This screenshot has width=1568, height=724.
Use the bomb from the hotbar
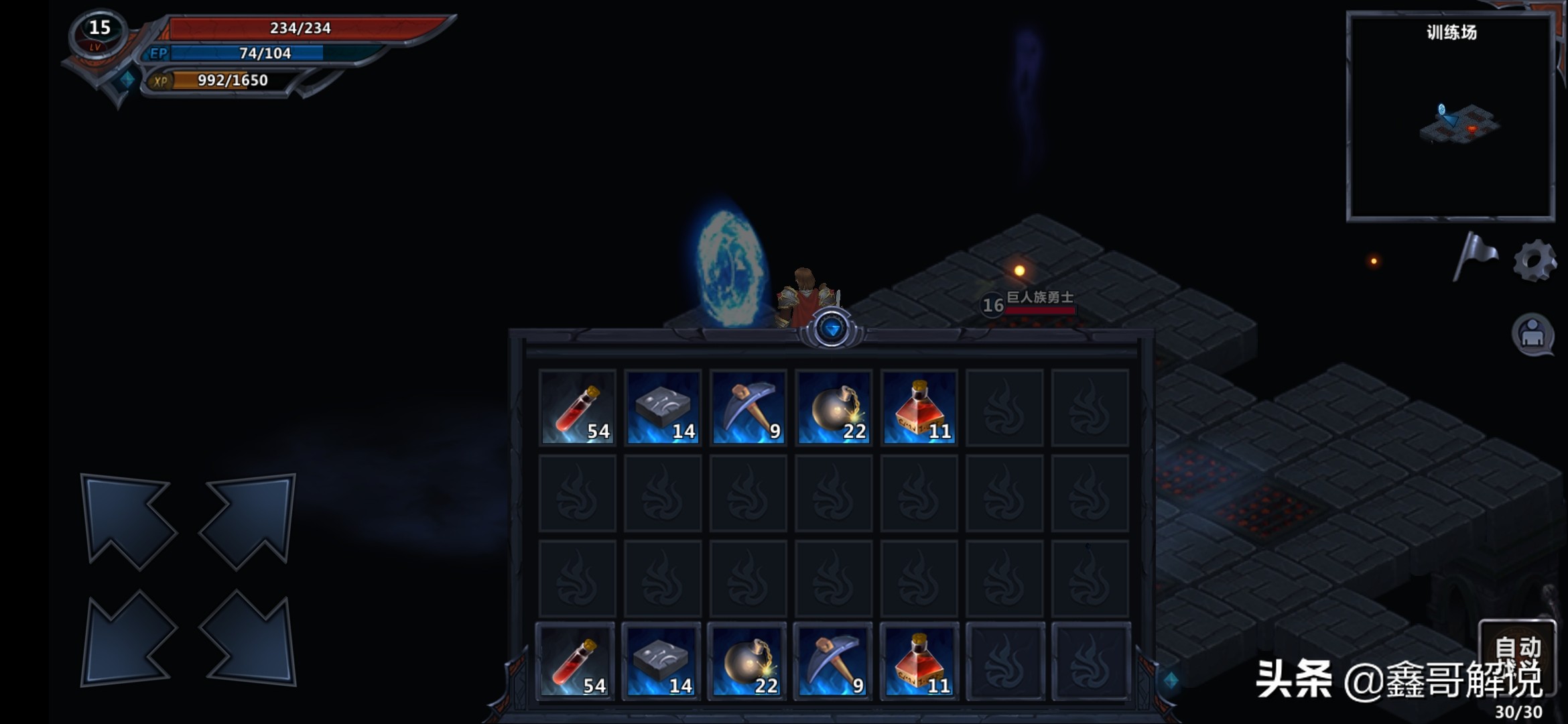click(747, 662)
